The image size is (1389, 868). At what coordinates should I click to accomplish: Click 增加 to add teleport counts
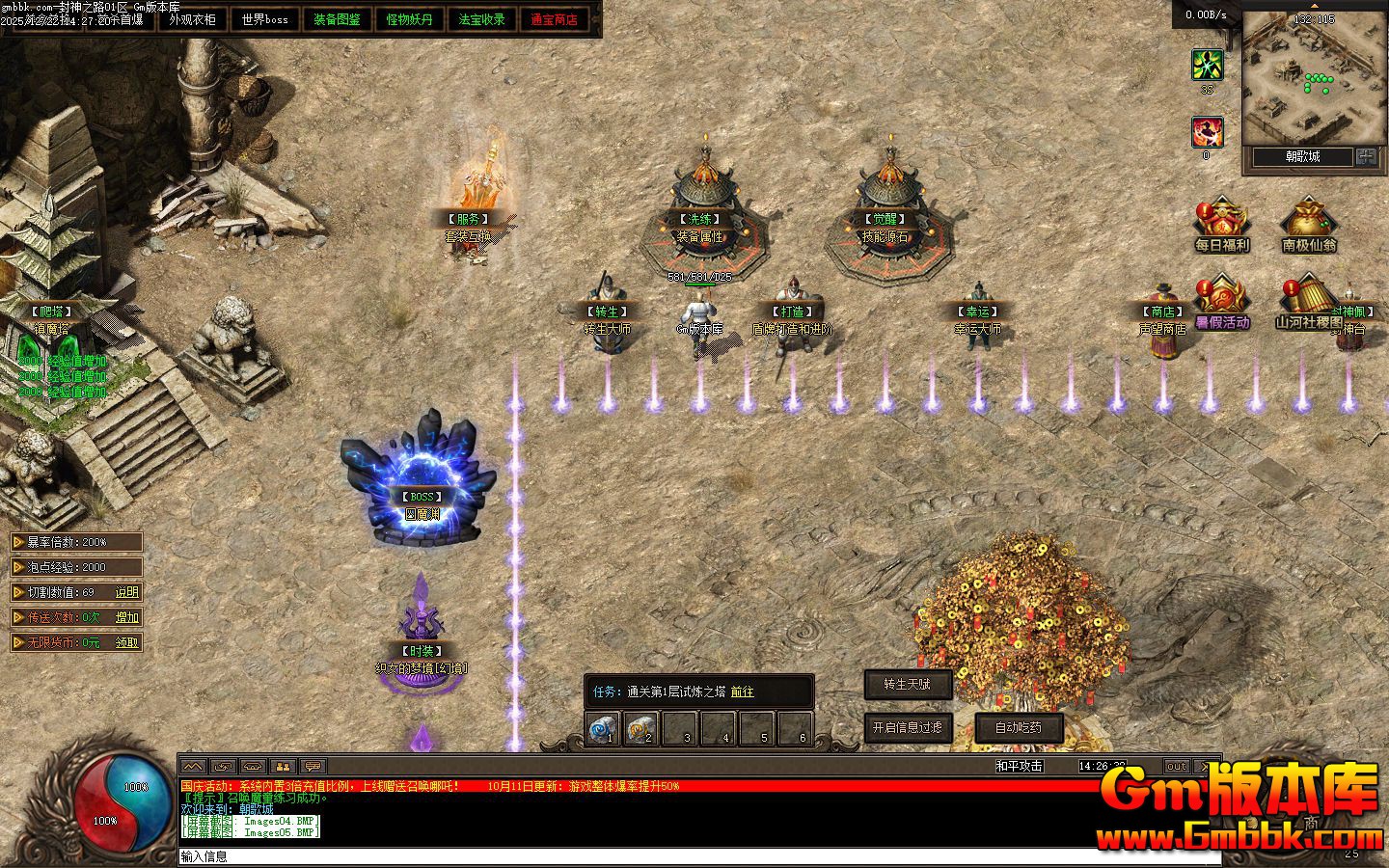(126, 617)
